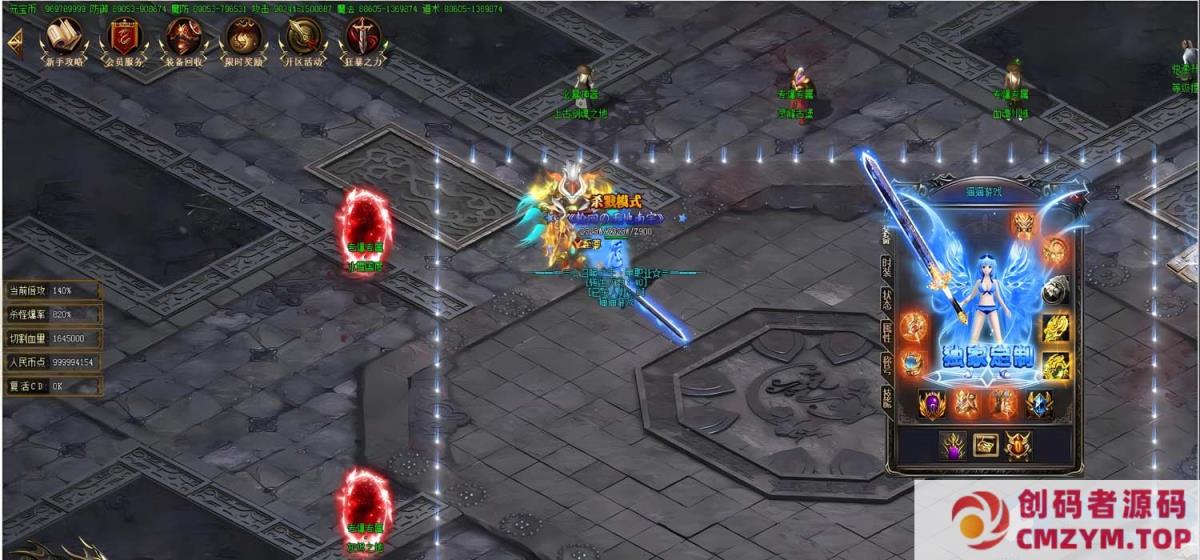1200x560 pixels.
Task: Open the 开区活动 server events
Action: [303, 38]
